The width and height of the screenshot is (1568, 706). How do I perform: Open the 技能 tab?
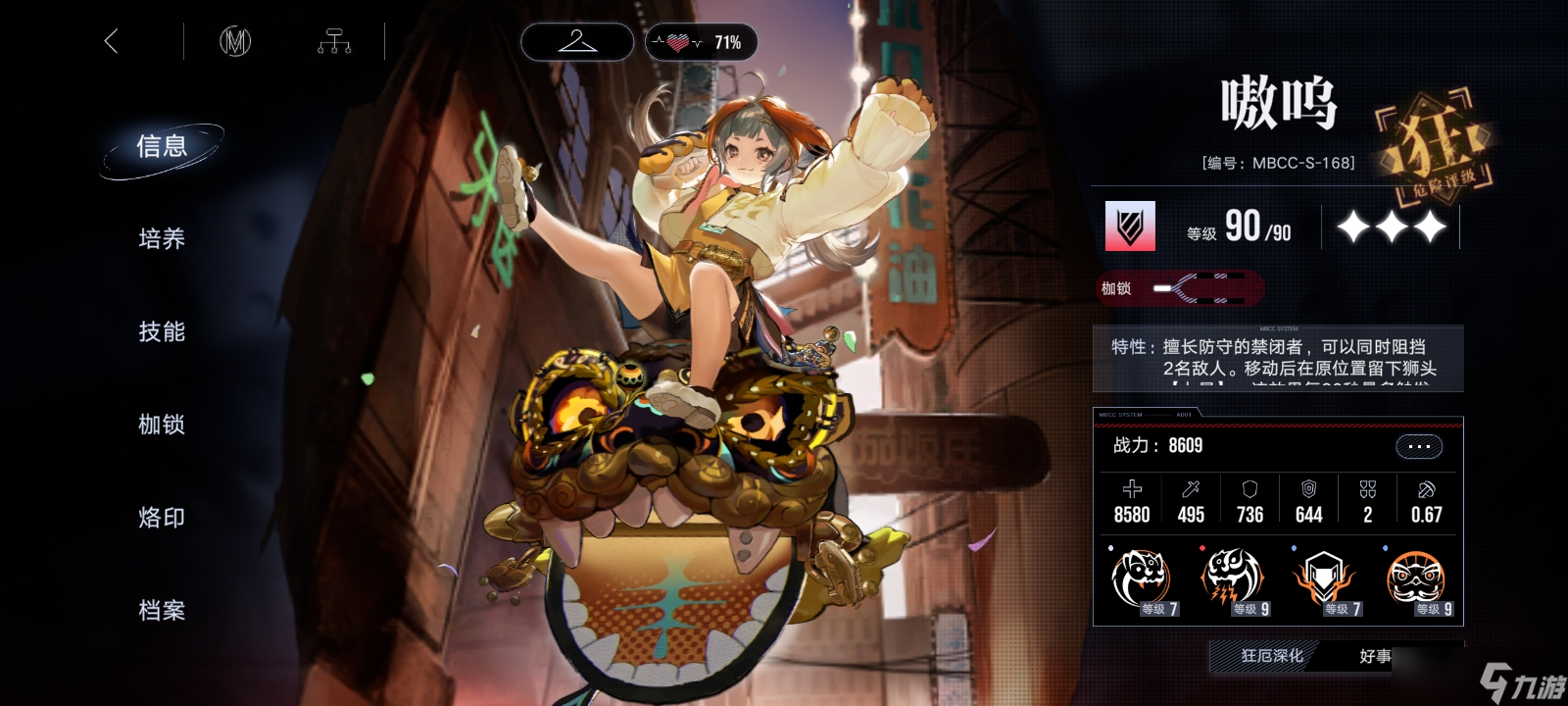coord(162,332)
